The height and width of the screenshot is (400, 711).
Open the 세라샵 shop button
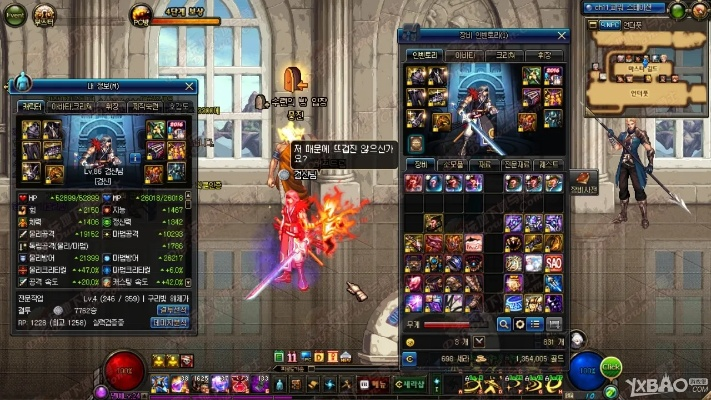click(x=413, y=383)
